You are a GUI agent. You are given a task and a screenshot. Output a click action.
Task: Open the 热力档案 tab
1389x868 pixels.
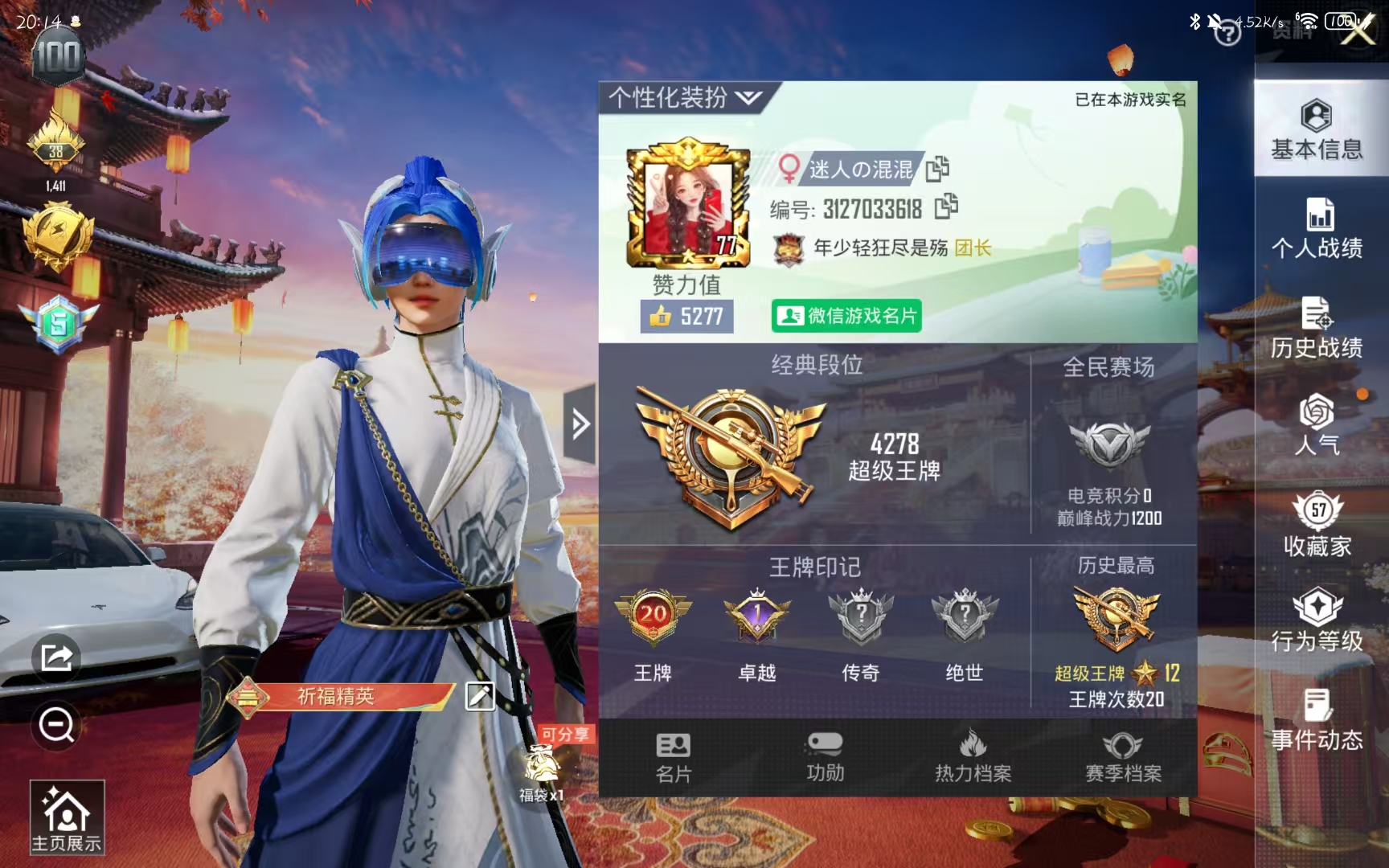[972, 755]
